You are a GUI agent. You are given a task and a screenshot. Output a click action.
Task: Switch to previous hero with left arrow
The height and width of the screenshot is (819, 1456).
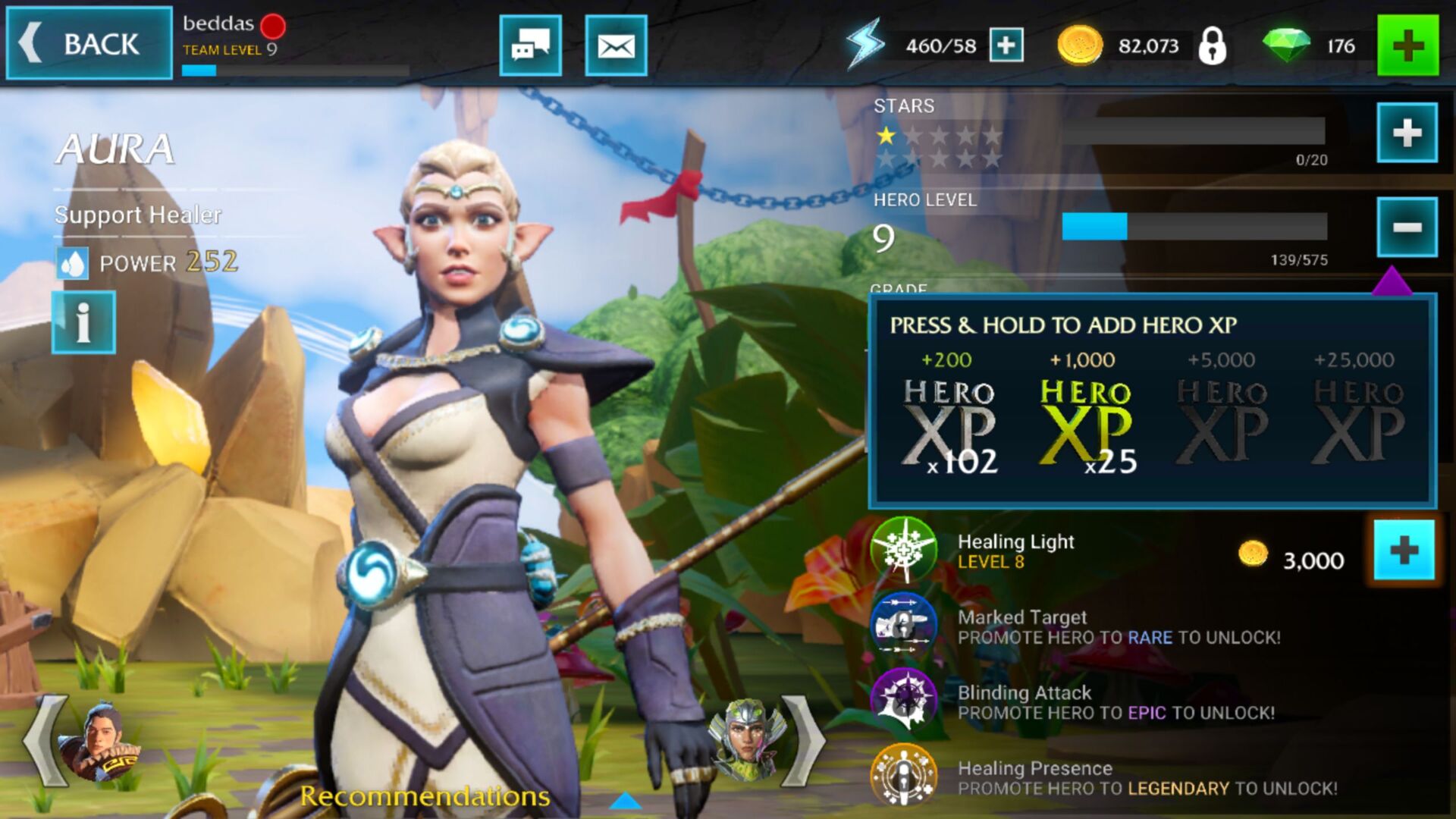pos(47,742)
